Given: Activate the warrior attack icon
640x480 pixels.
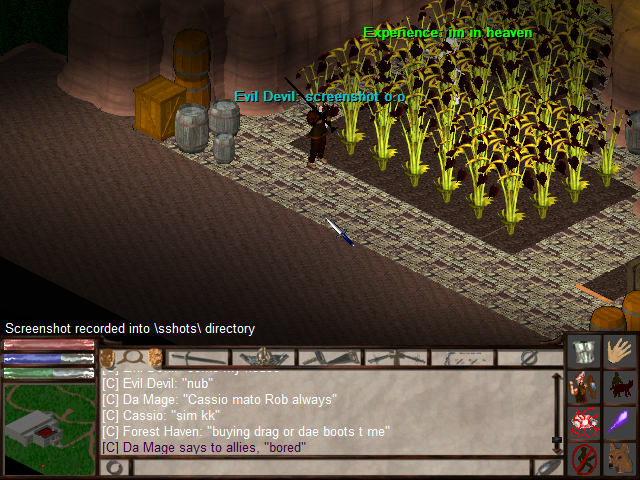Looking at the screenshot, I should tap(584, 386).
